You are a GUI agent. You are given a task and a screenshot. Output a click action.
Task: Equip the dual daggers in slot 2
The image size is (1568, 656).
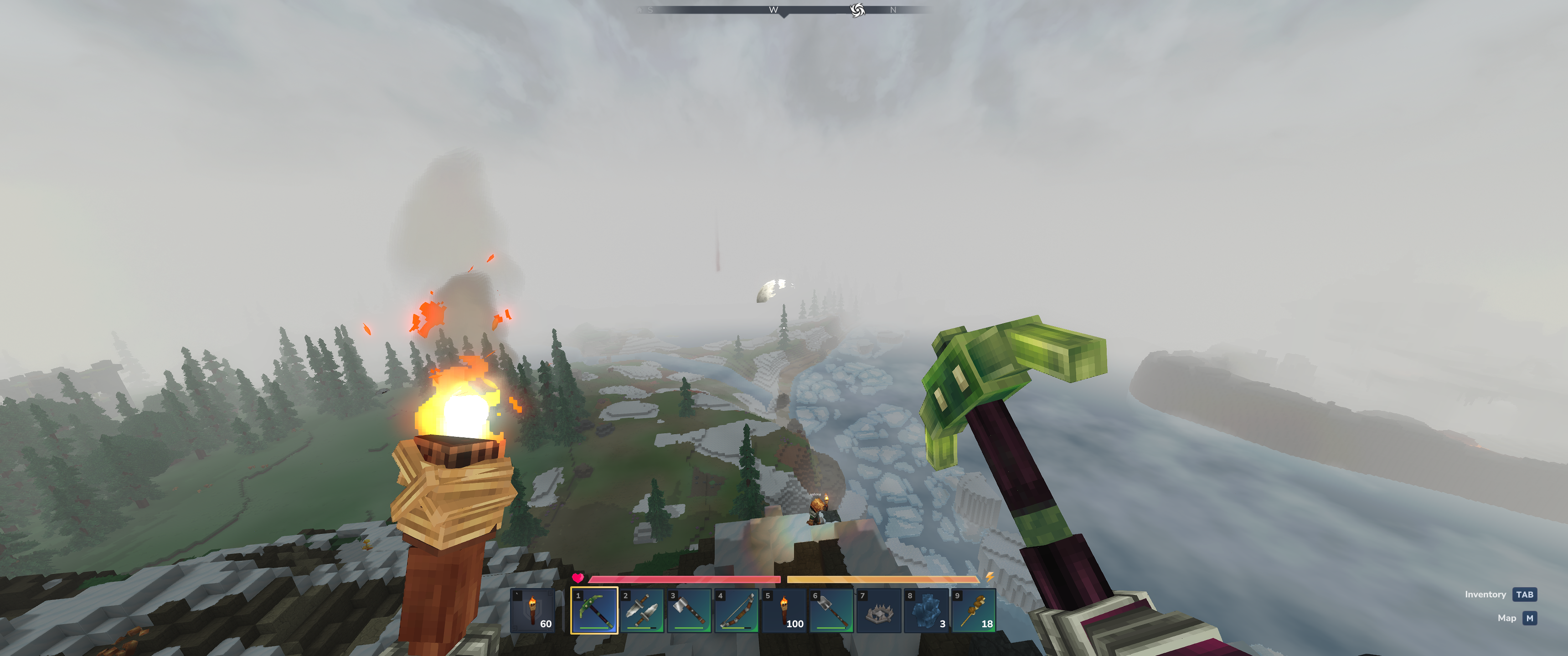tap(642, 610)
